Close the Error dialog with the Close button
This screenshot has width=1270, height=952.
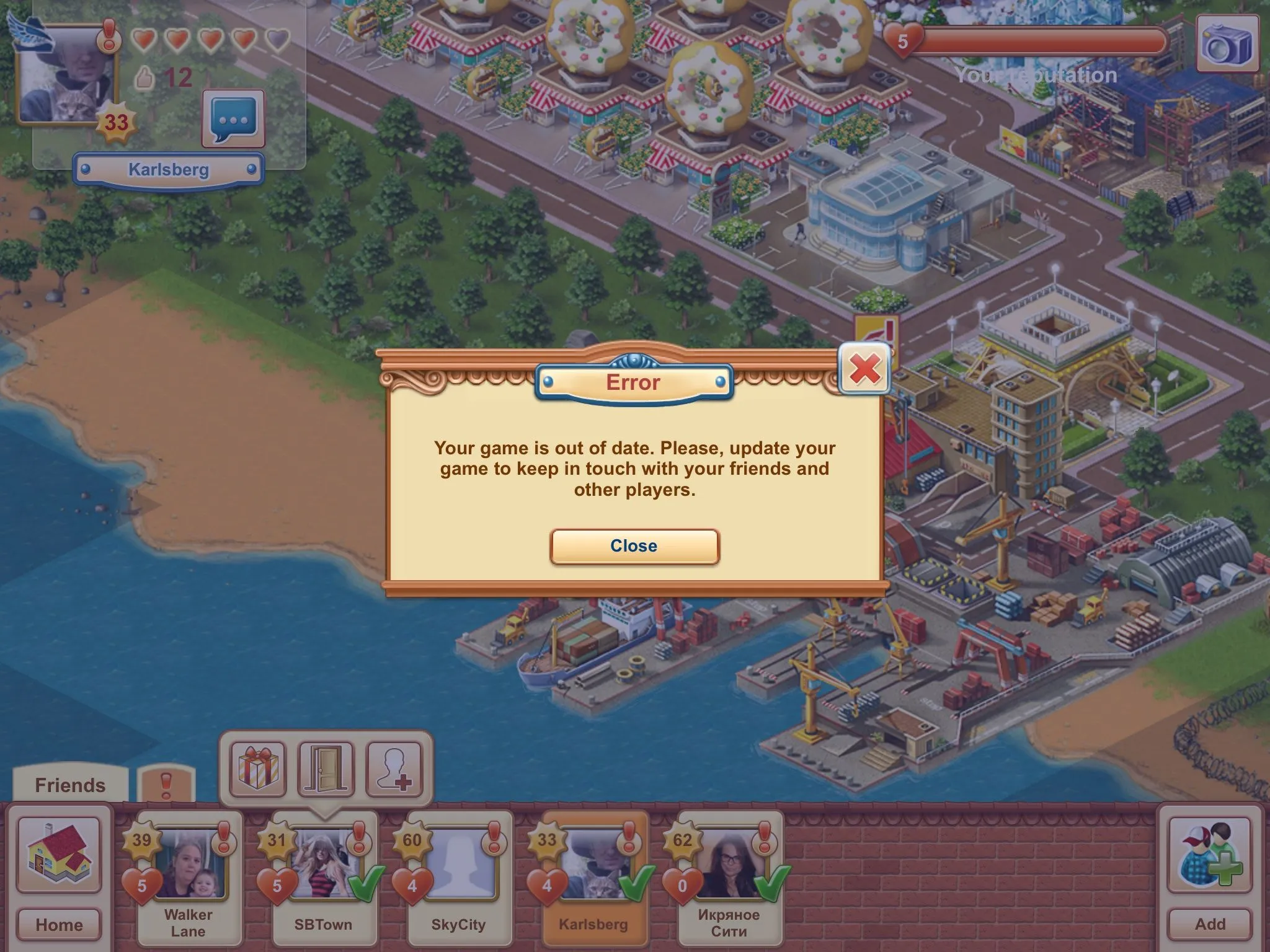click(634, 546)
